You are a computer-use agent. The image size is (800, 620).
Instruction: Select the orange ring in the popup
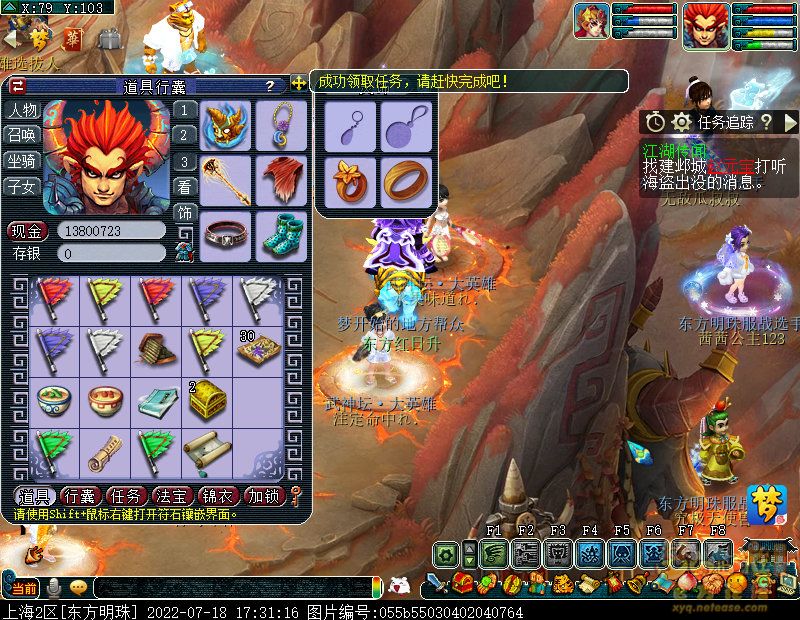(x=405, y=181)
